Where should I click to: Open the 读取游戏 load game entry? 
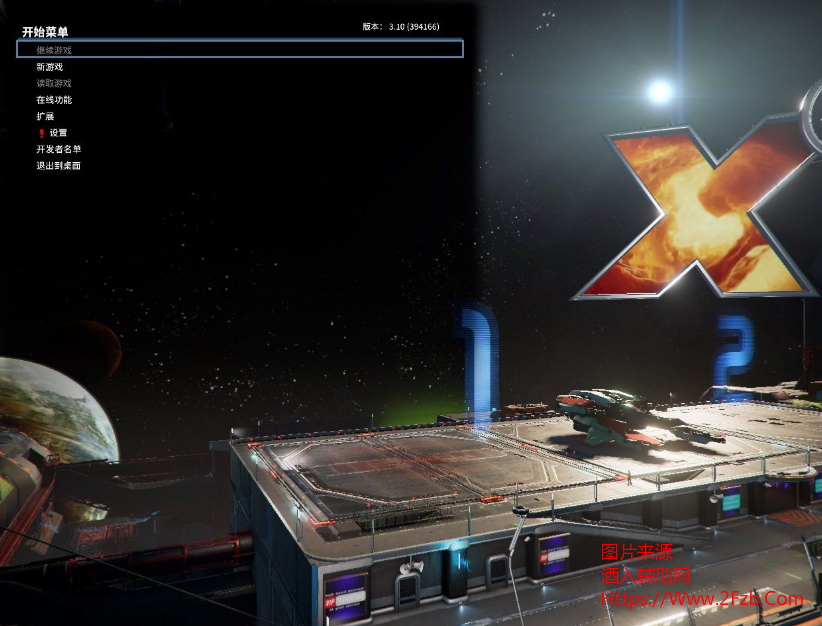(x=55, y=83)
